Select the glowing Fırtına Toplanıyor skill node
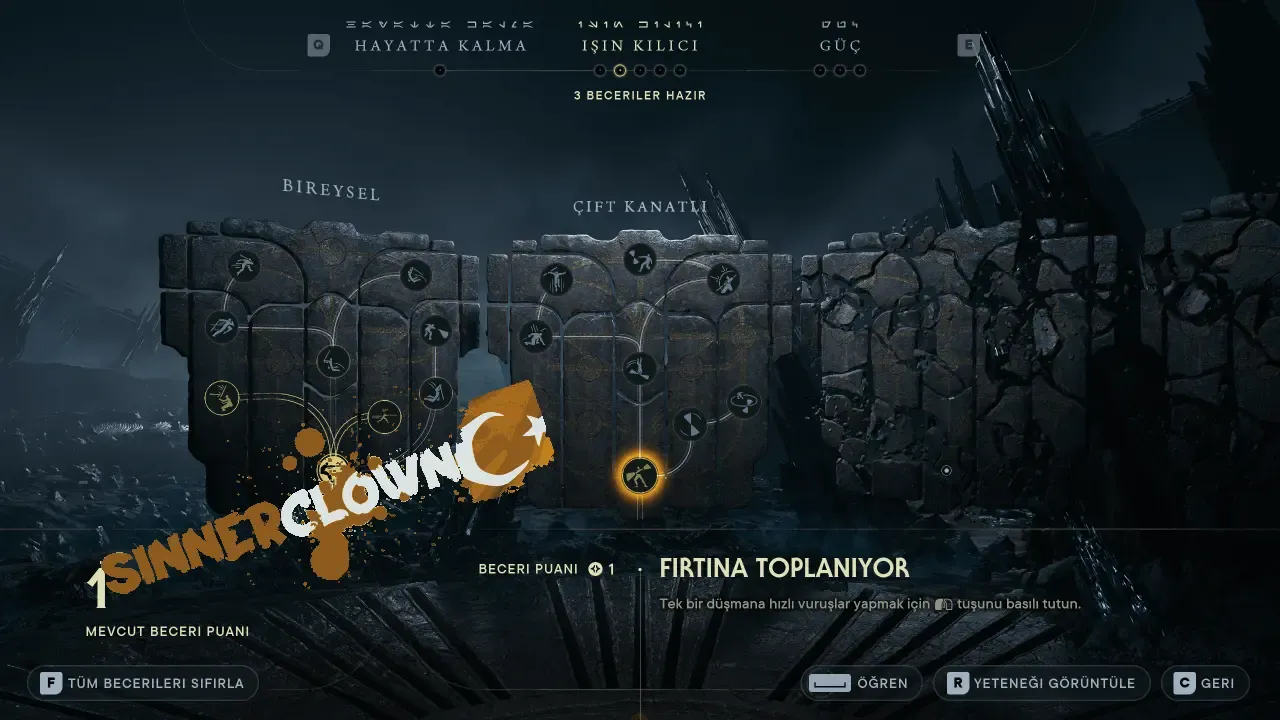The width and height of the screenshot is (1280, 720). pos(639,475)
